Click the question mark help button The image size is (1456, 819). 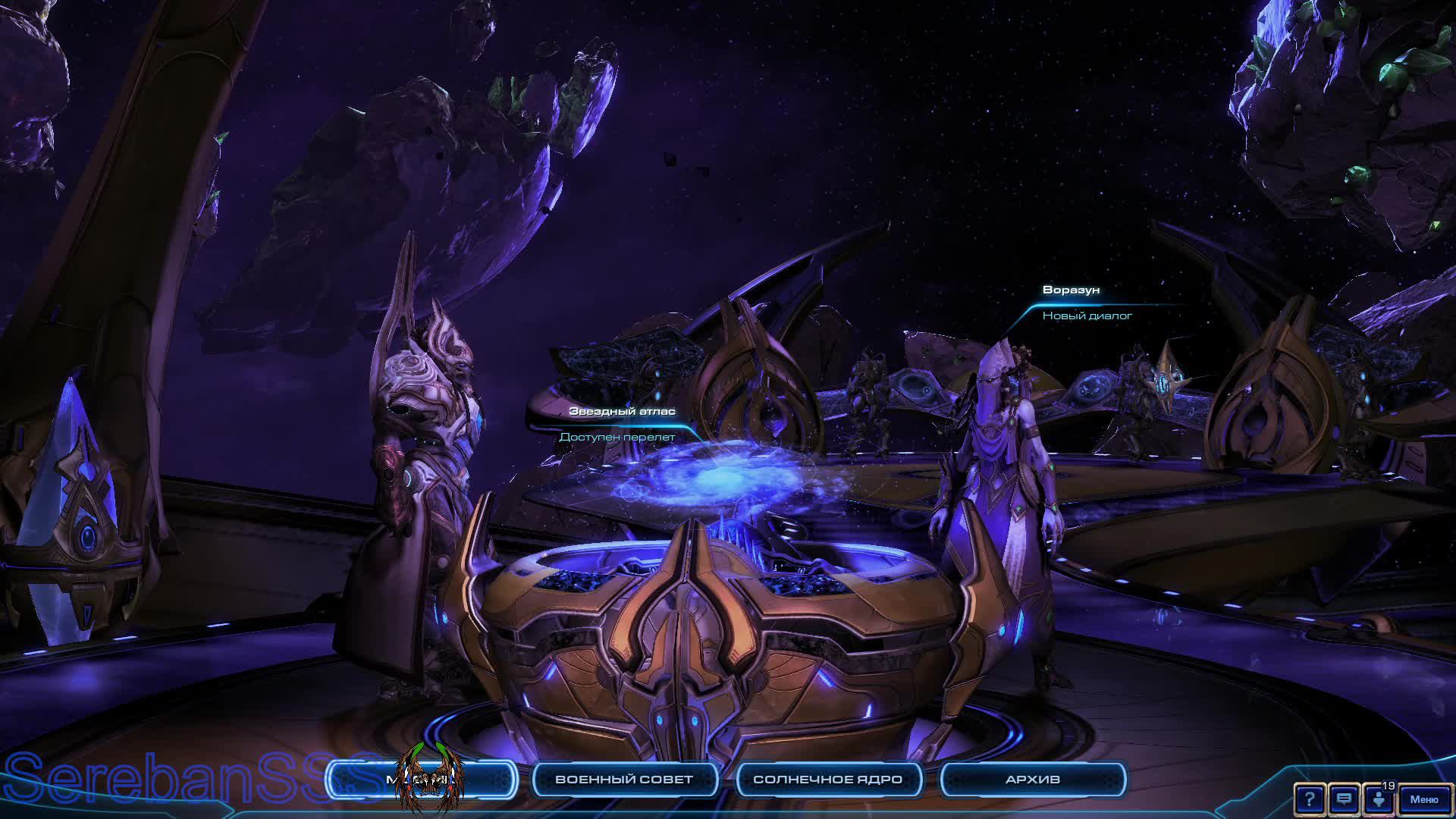point(1310,799)
